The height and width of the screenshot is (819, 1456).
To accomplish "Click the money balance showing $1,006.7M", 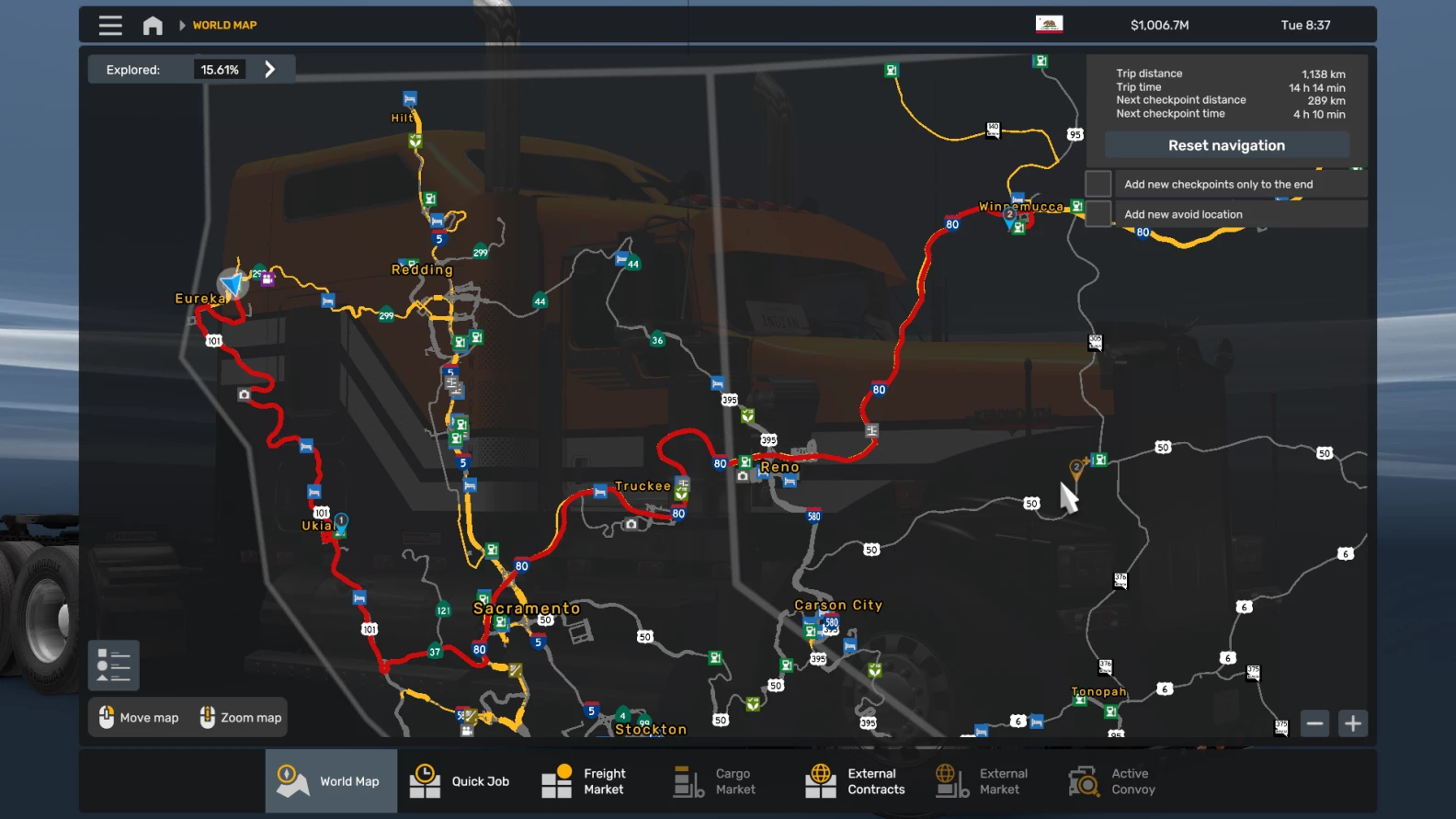I will point(1160,25).
